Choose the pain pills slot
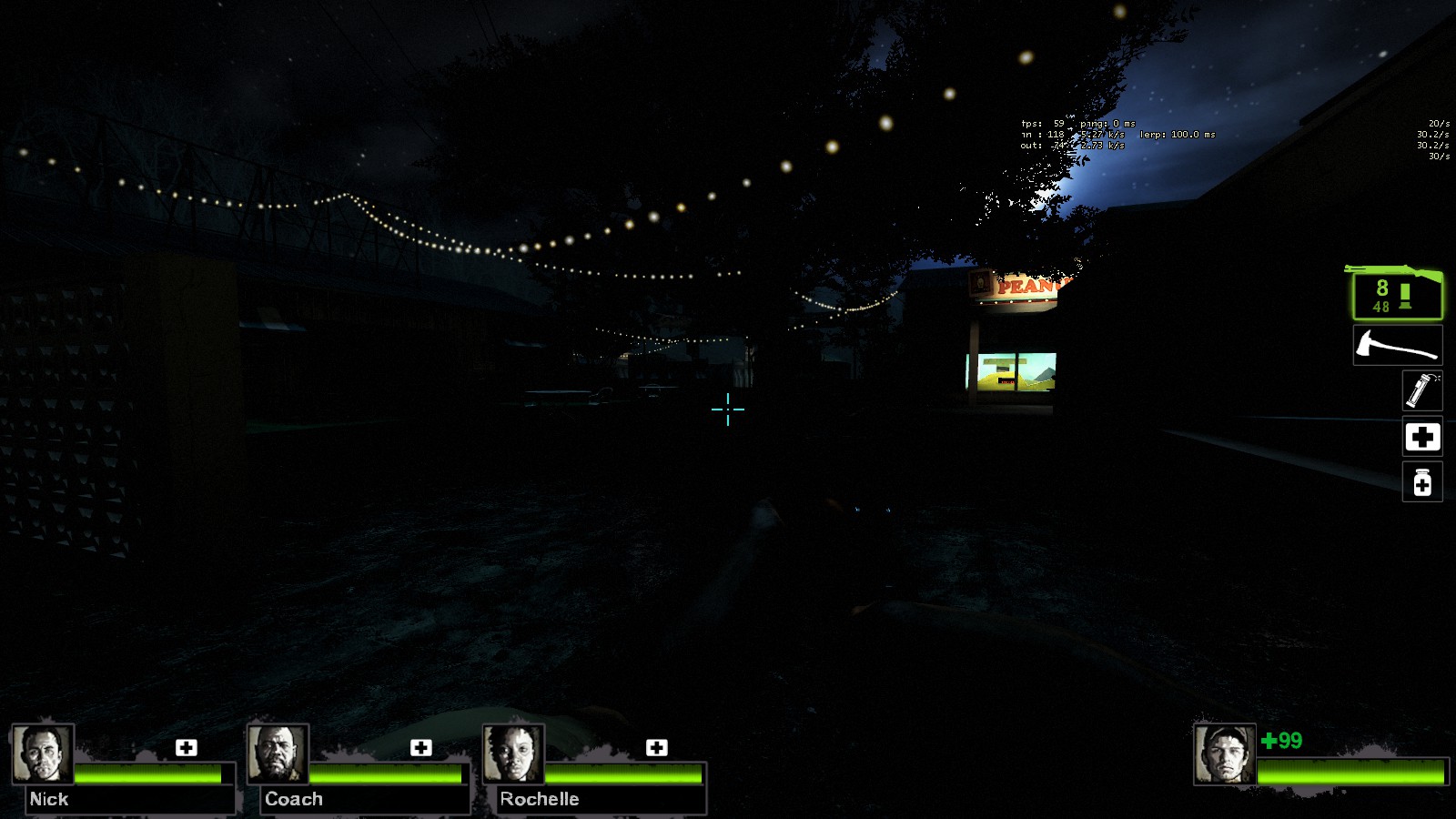Viewport: 1456px width, 819px height. (1421, 481)
